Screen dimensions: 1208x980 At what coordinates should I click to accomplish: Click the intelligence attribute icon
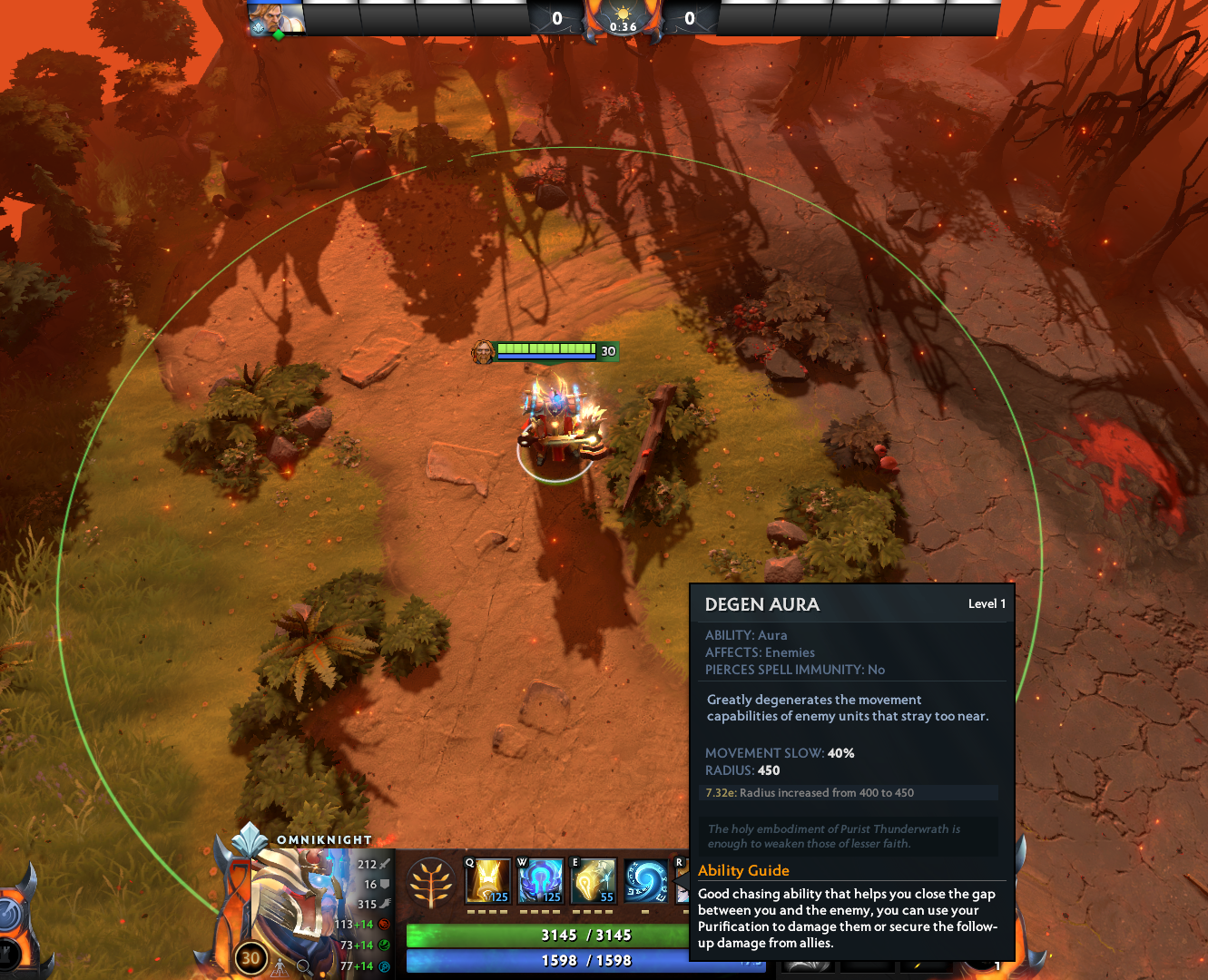tap(382, 965)
